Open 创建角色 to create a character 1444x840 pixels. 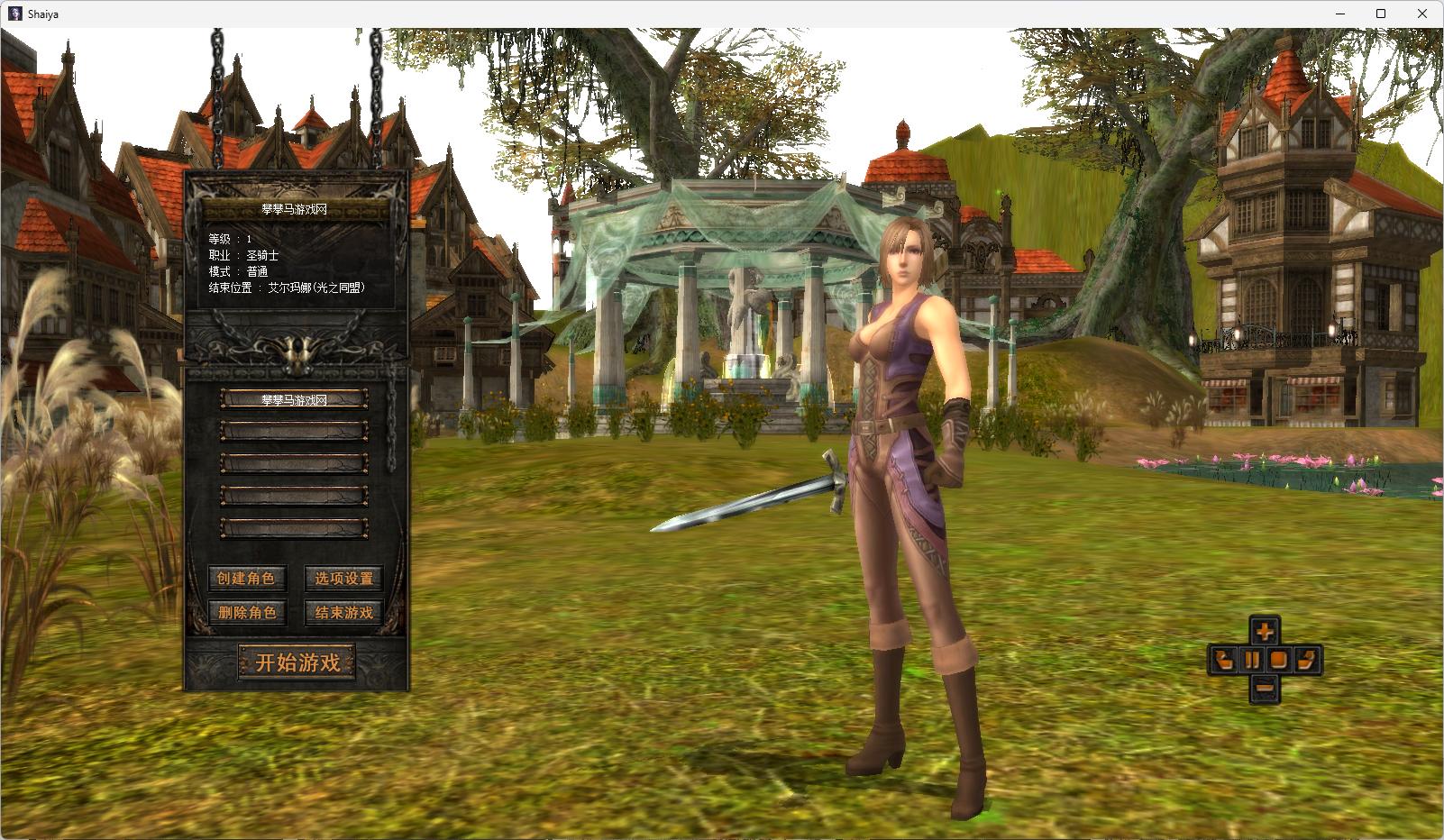(245, 579)
